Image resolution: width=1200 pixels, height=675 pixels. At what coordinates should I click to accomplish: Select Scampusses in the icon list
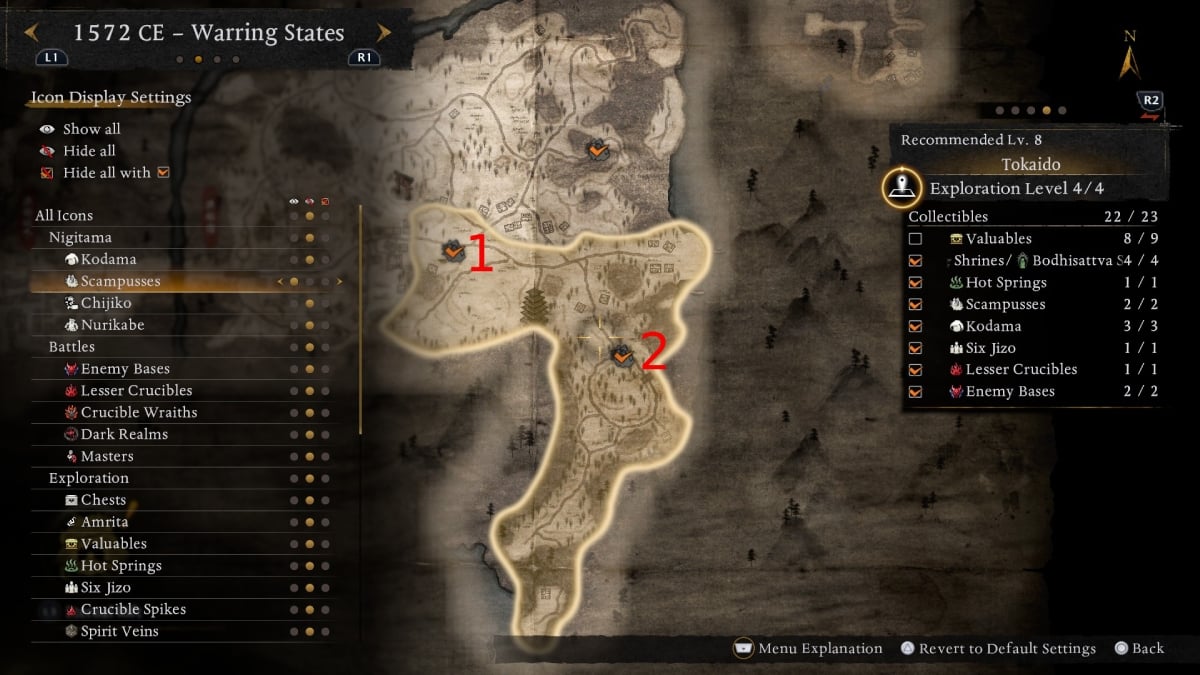click(x=120, y=281)
